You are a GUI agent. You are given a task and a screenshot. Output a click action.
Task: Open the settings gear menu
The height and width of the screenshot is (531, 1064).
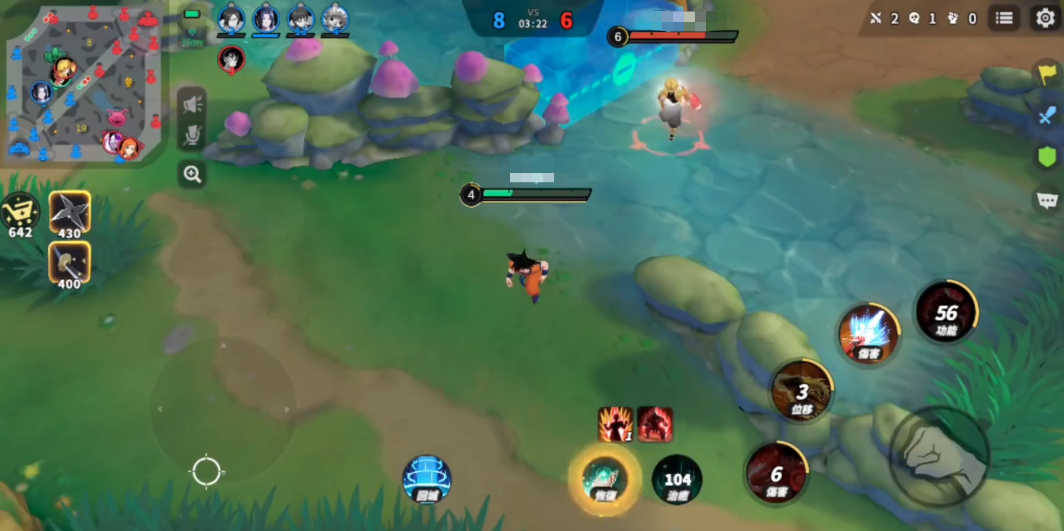pyautogui.click(x=1045, y=17)
